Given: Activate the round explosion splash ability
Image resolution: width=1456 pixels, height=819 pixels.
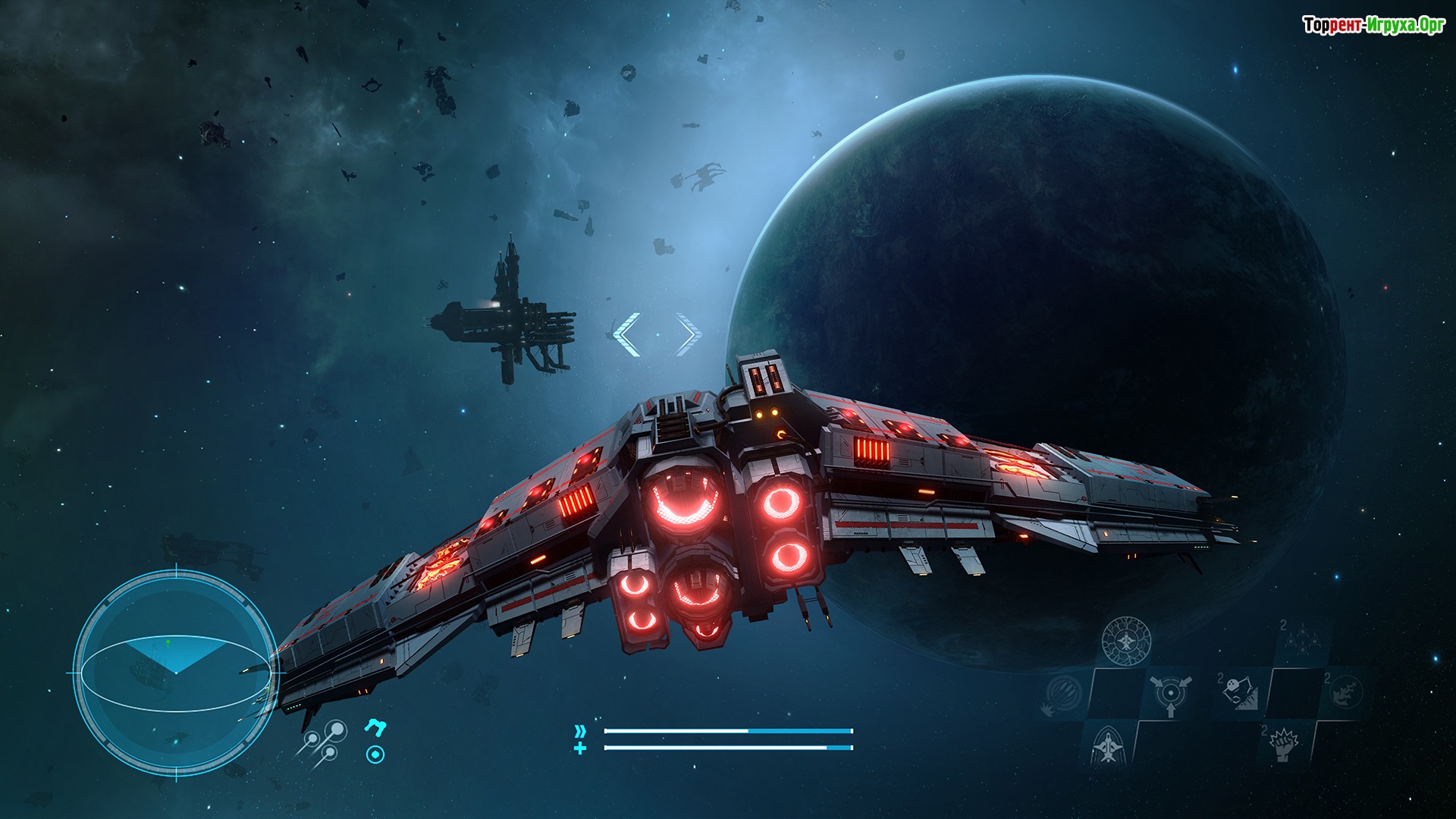Looking at the screenshot, I should 1346,692.
